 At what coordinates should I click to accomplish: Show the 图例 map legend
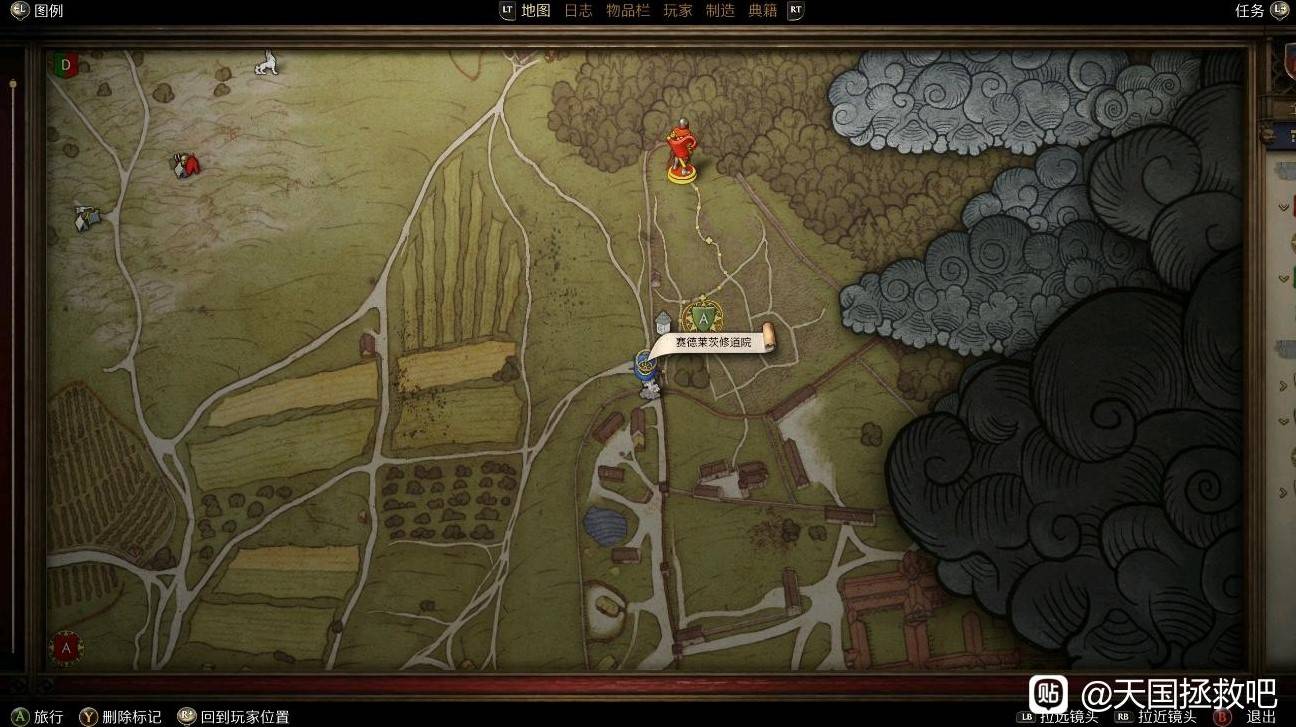point(48,11)
